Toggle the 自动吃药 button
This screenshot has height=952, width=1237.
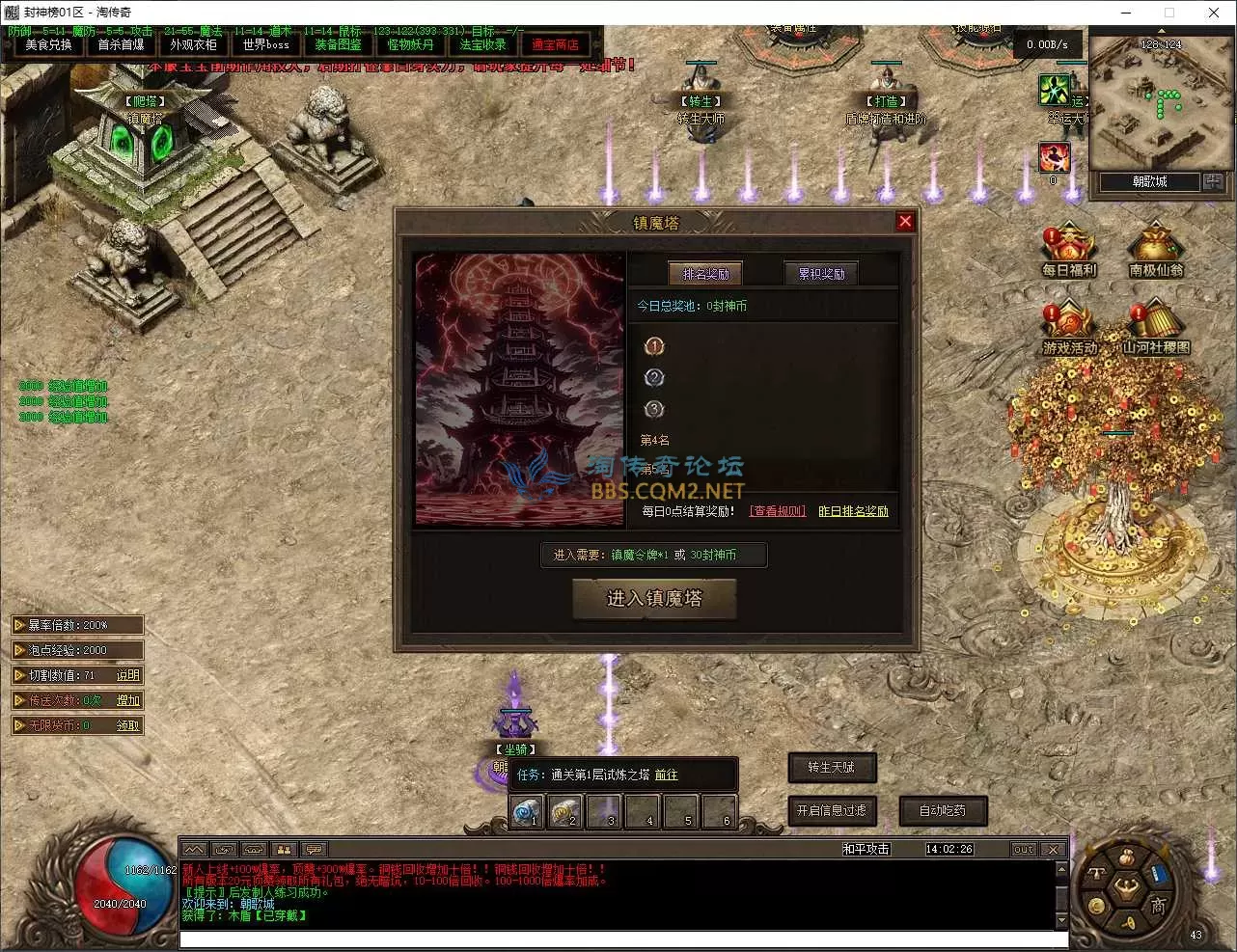coord(942,811)
